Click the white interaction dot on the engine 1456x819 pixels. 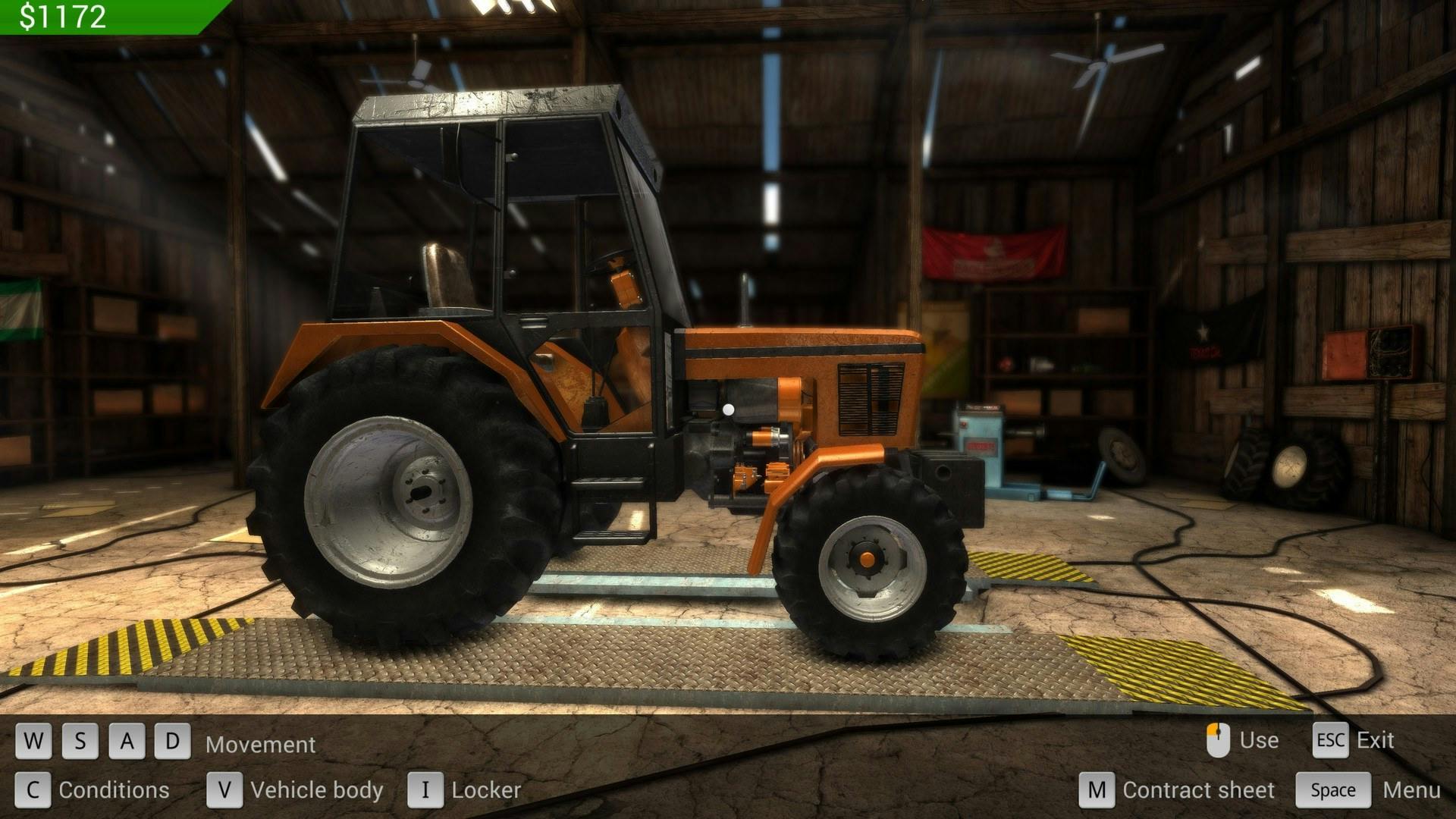730,408
